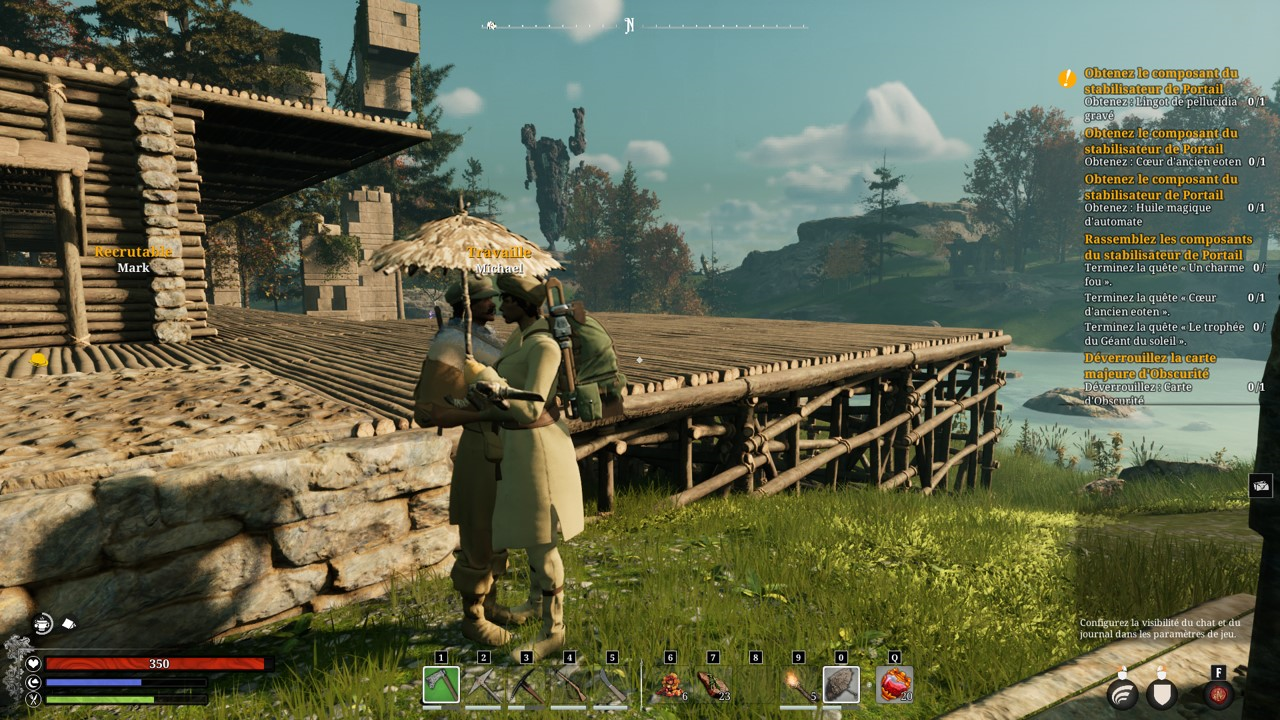1280x720 pixels.
Task: Select the torch hotbar slot
Action: 798,685
